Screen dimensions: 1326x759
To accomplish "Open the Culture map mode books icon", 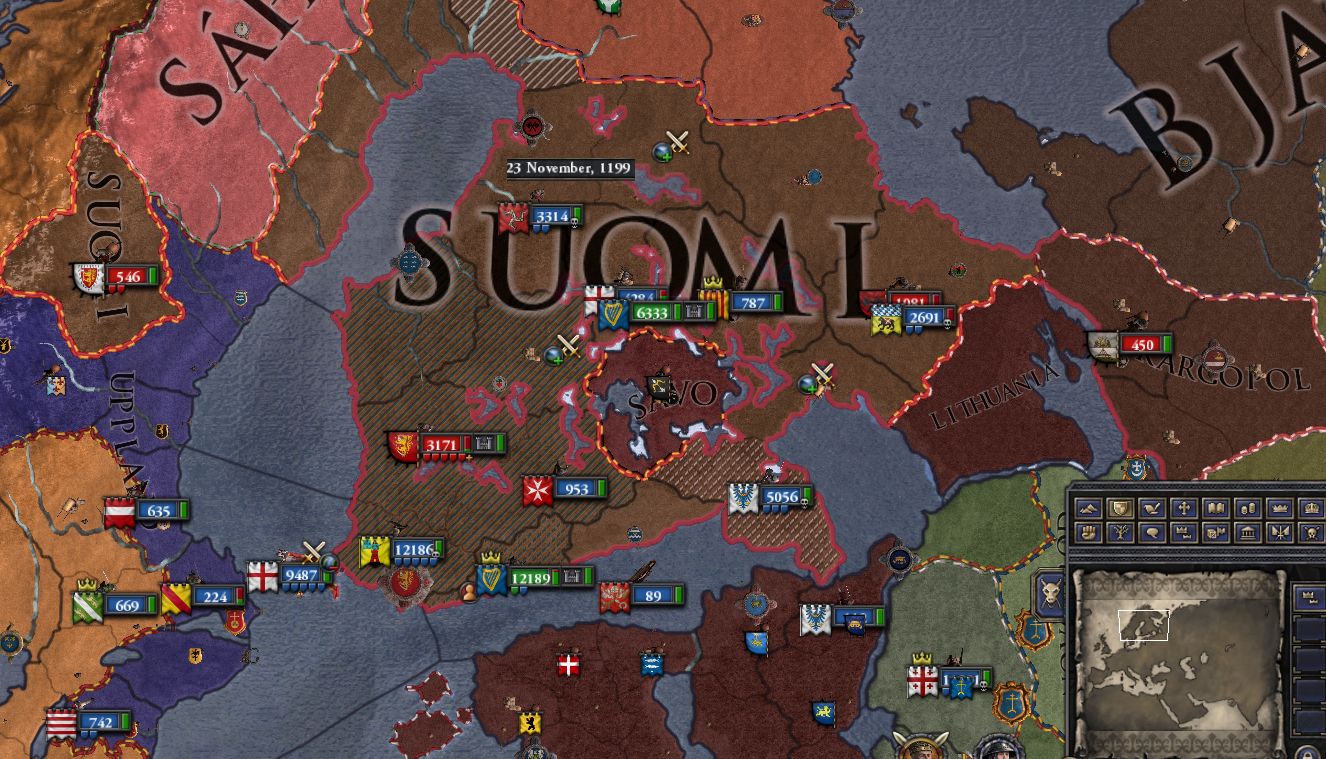I will pyautogui.click(x=1216, y=508).
